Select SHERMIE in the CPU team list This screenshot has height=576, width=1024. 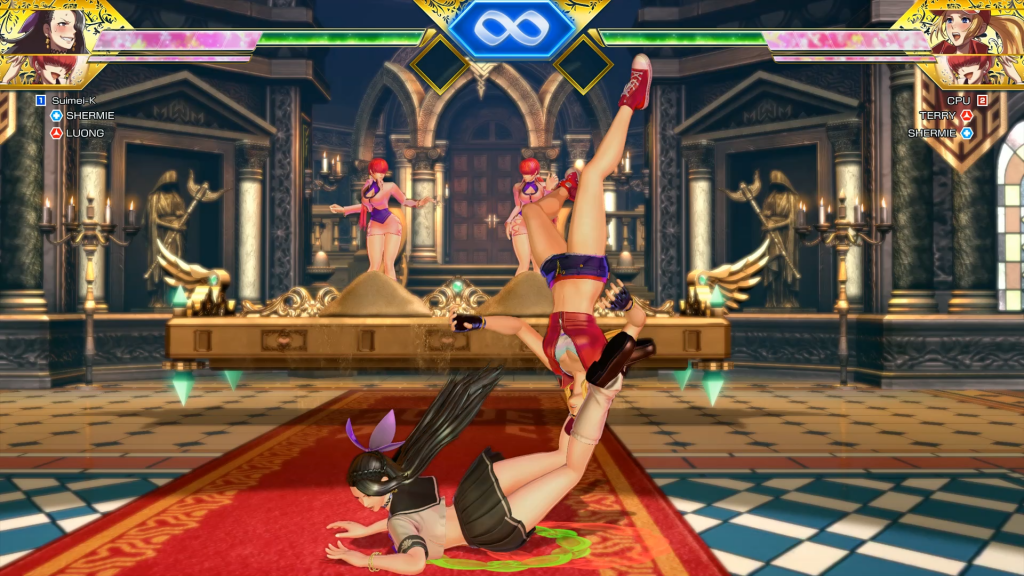[x=932, y=132]
